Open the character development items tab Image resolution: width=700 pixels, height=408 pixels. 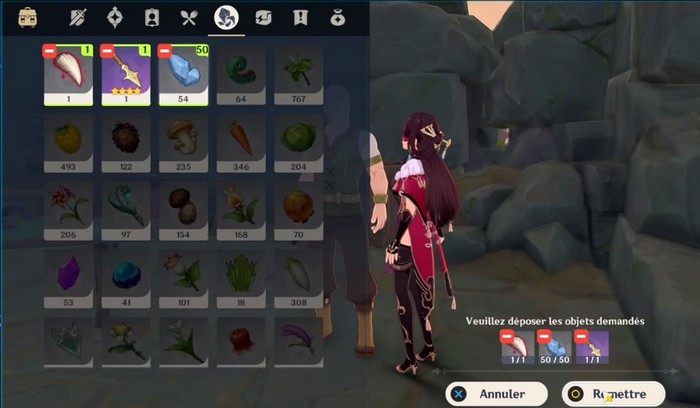point(152,17)
